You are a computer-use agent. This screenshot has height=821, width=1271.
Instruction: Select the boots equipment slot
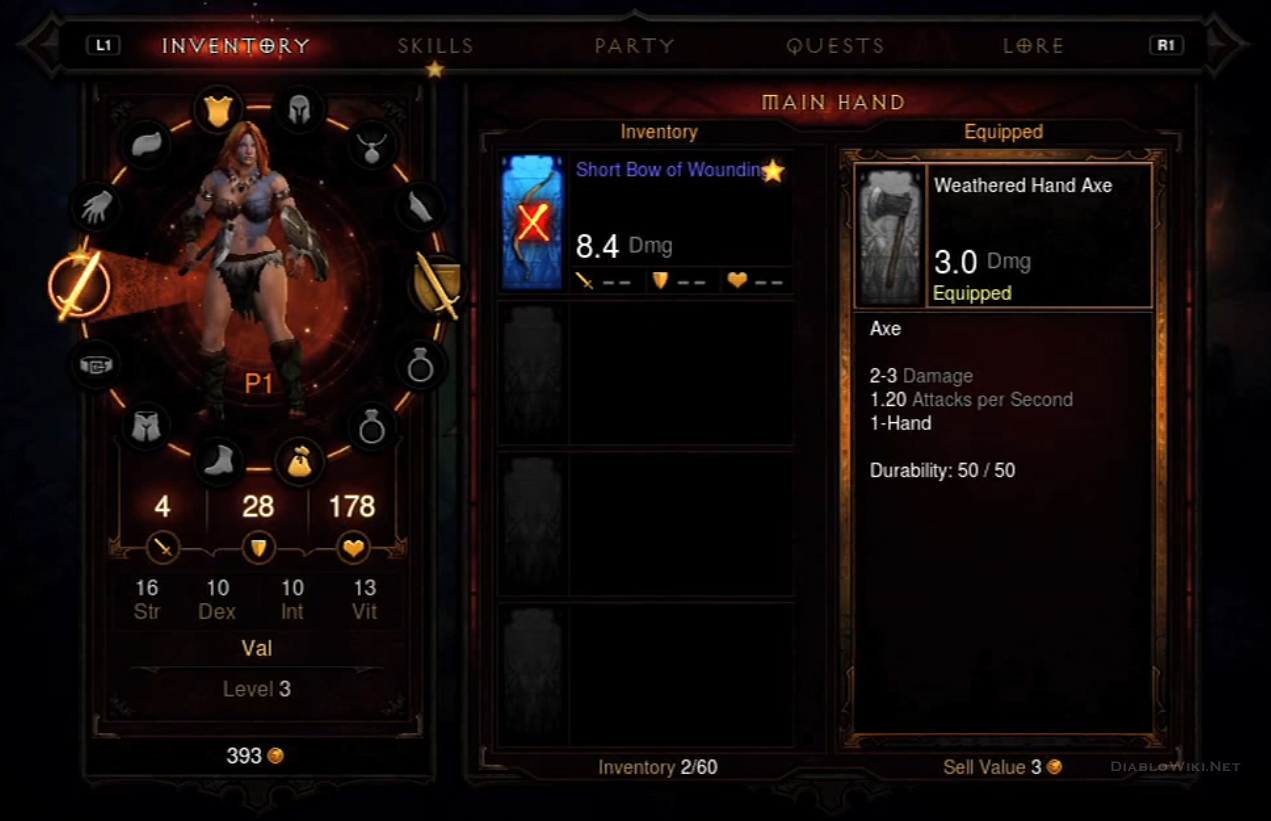[x=217, y=461]
